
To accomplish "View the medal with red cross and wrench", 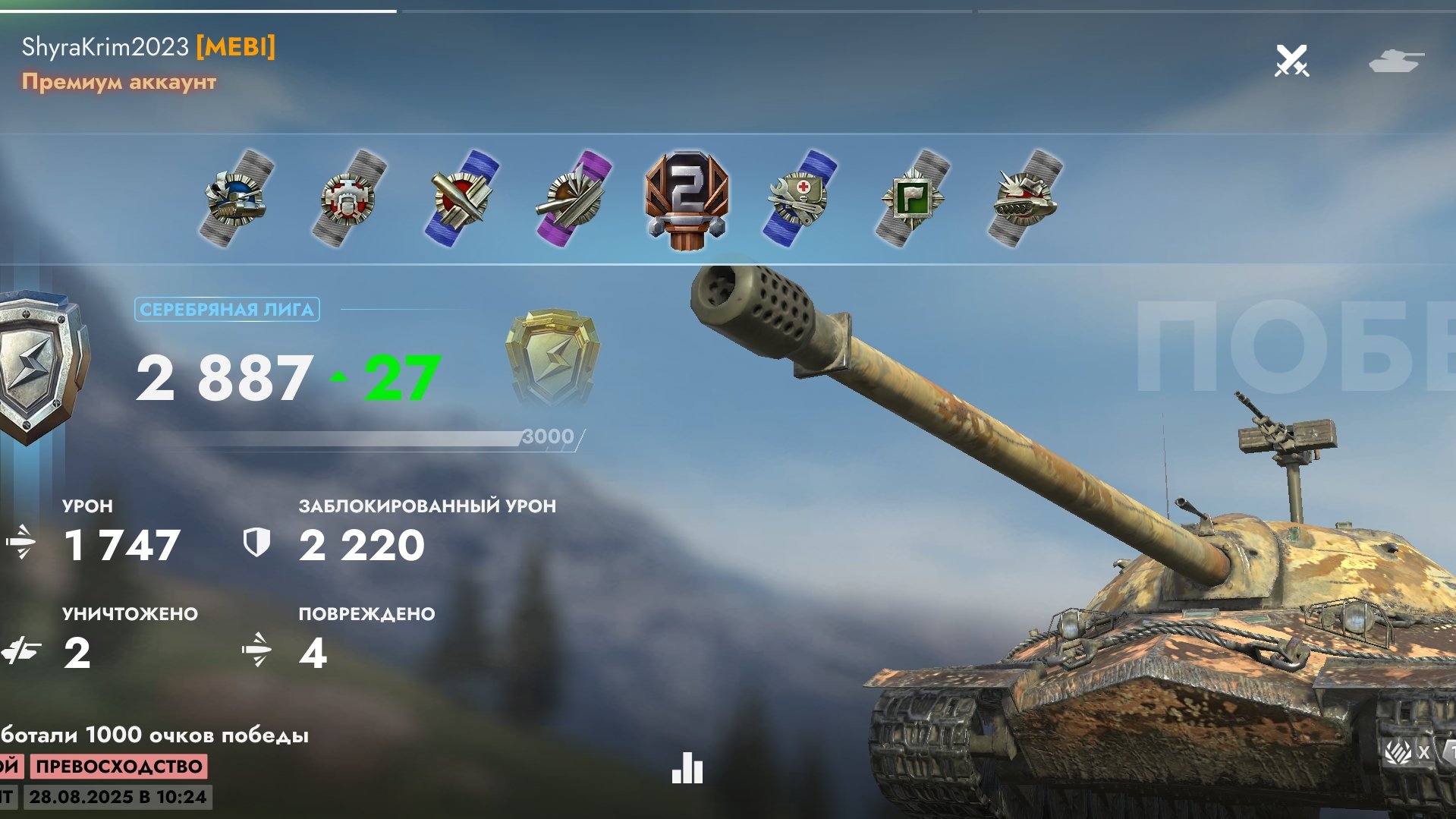I will click(799, 199).
